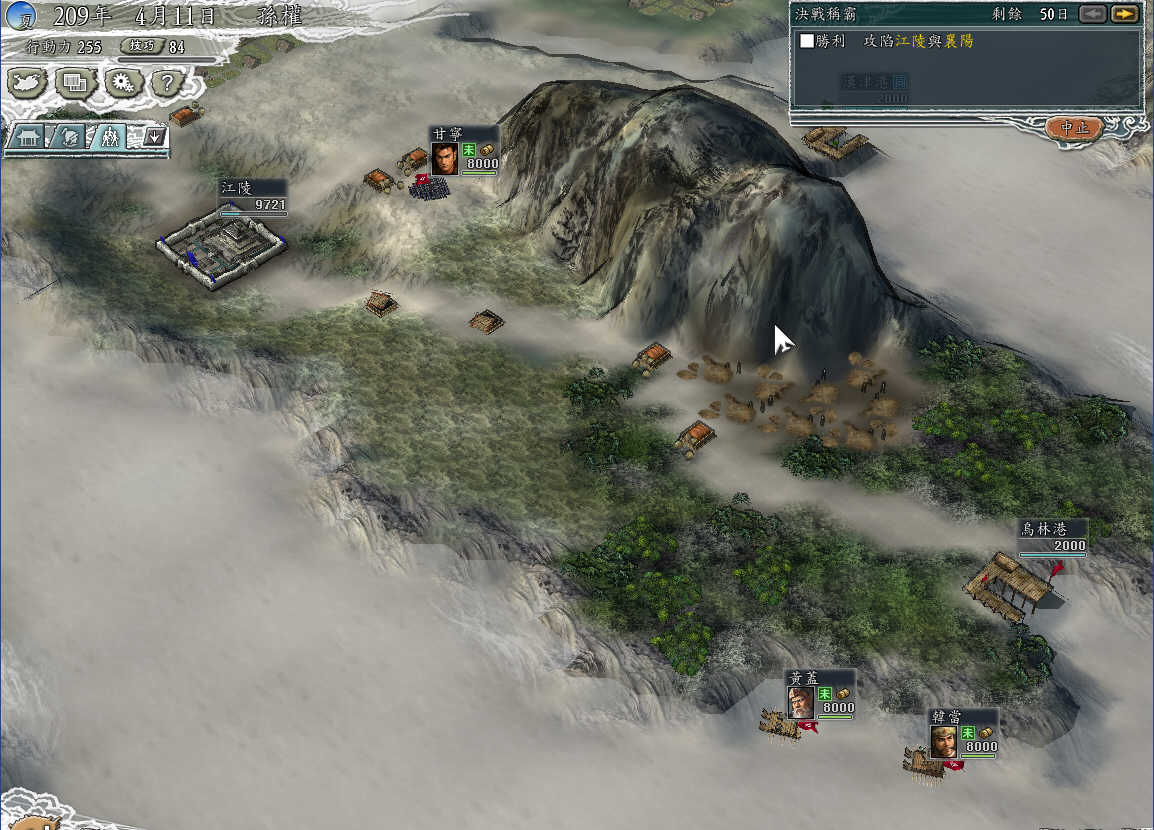Go to next objective page with yellow arrow
Image resolution: width=1154 pixels, height=830 pixels.
coord(1125,14)
